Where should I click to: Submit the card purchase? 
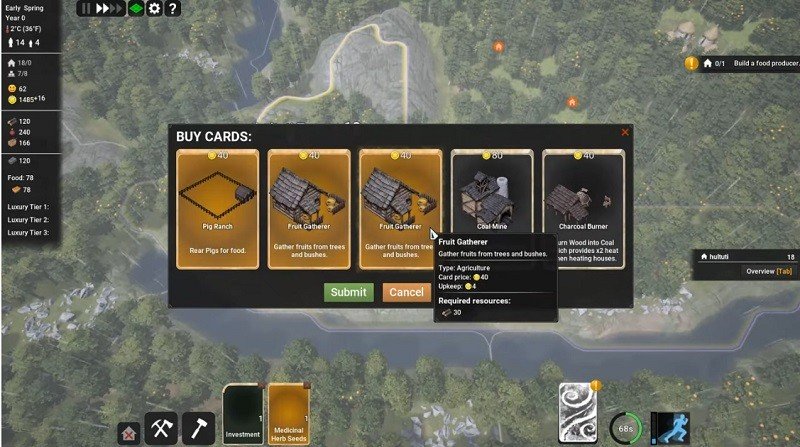coord(348,292)
